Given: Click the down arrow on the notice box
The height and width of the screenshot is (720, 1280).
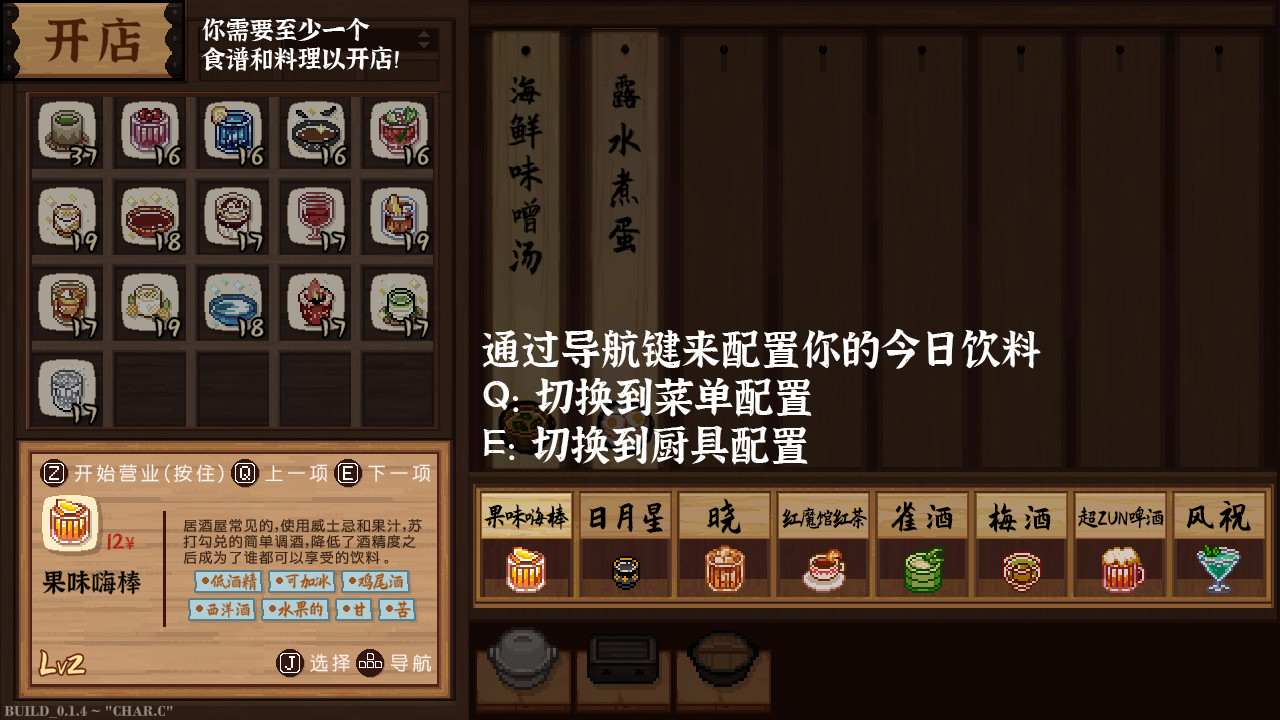Looking at the screenshot, I should click(424, 43).
